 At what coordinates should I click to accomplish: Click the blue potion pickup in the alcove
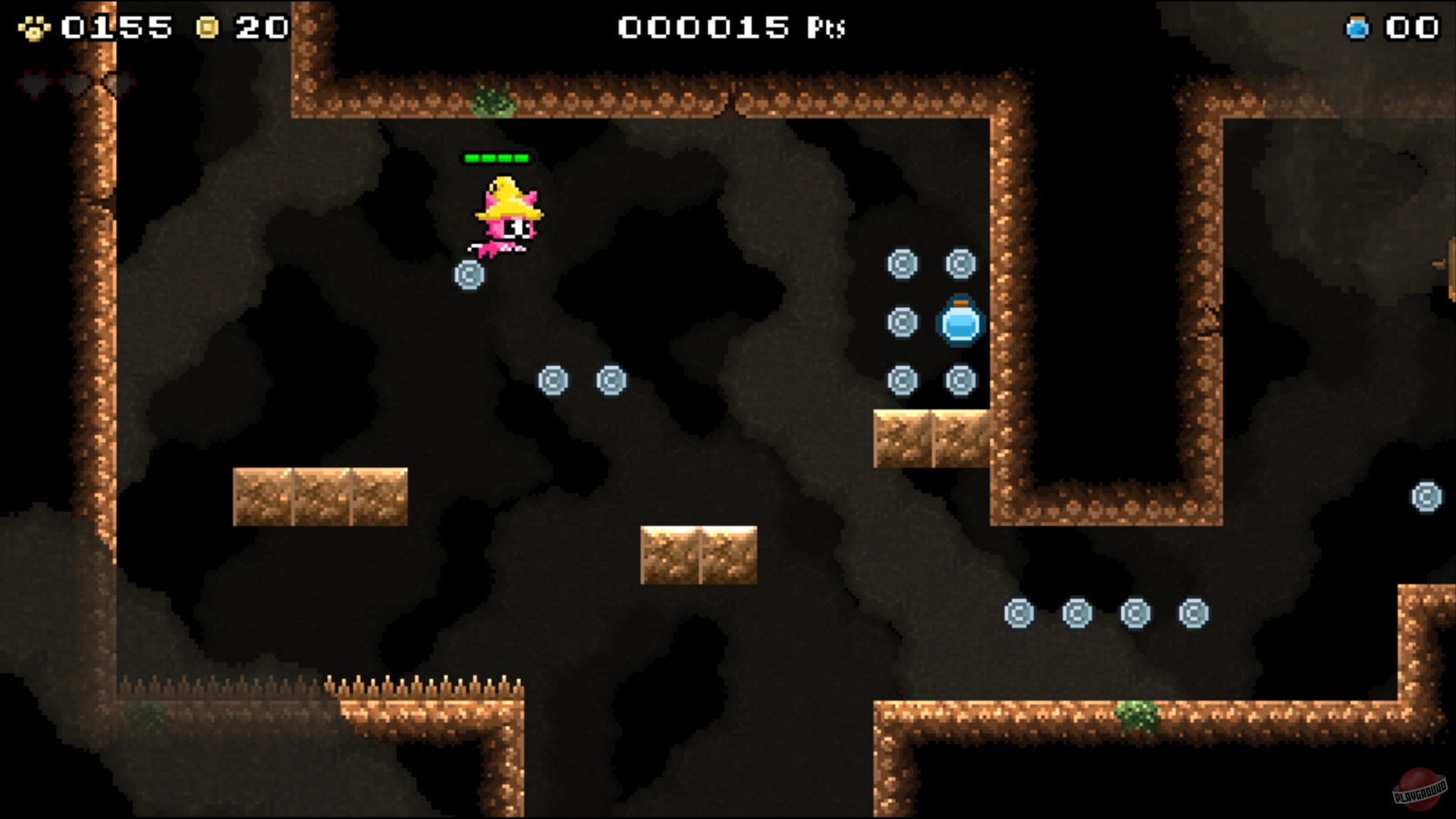coord(959,324)
